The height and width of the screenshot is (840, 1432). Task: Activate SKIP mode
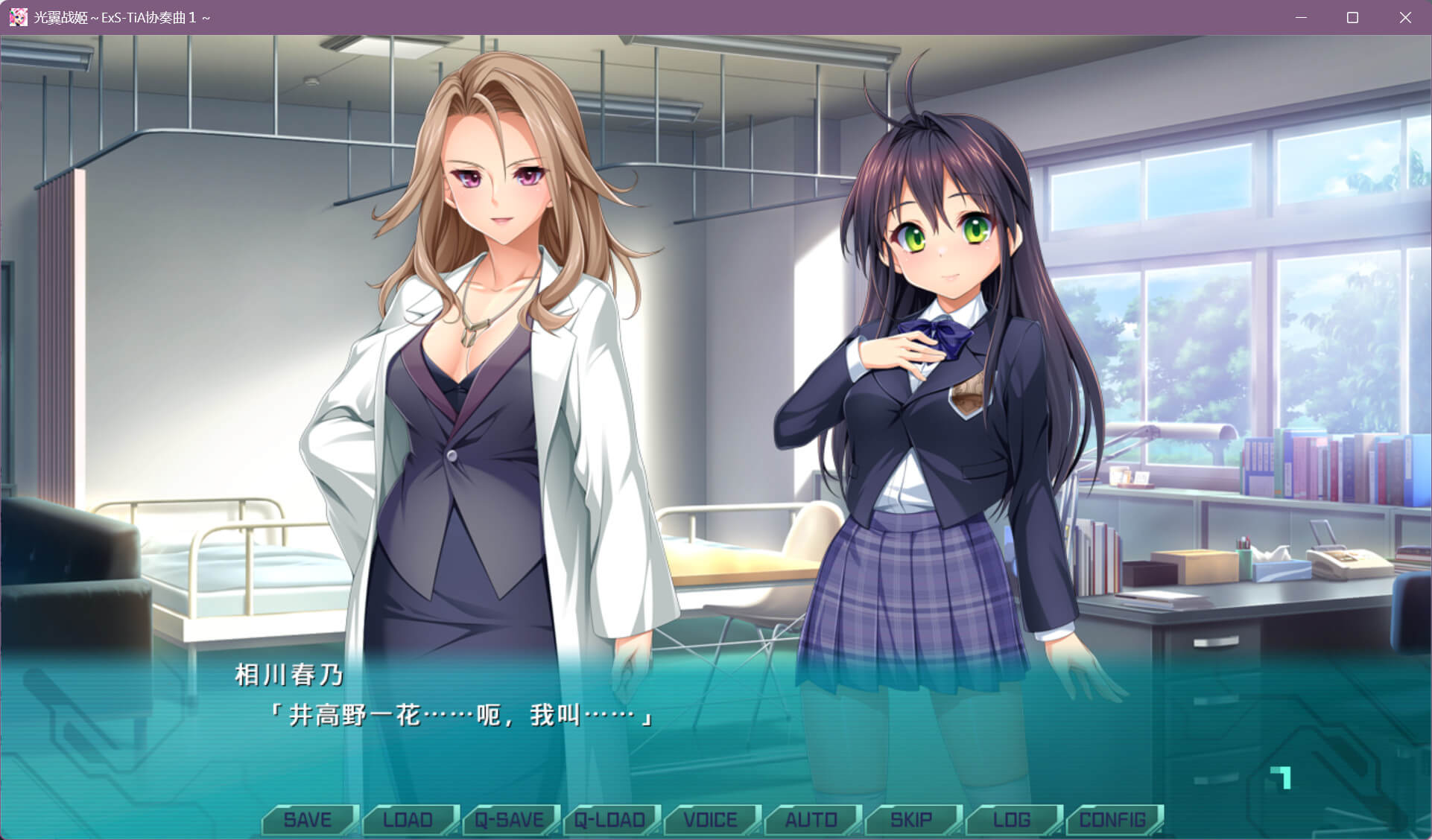pos(912,820)
